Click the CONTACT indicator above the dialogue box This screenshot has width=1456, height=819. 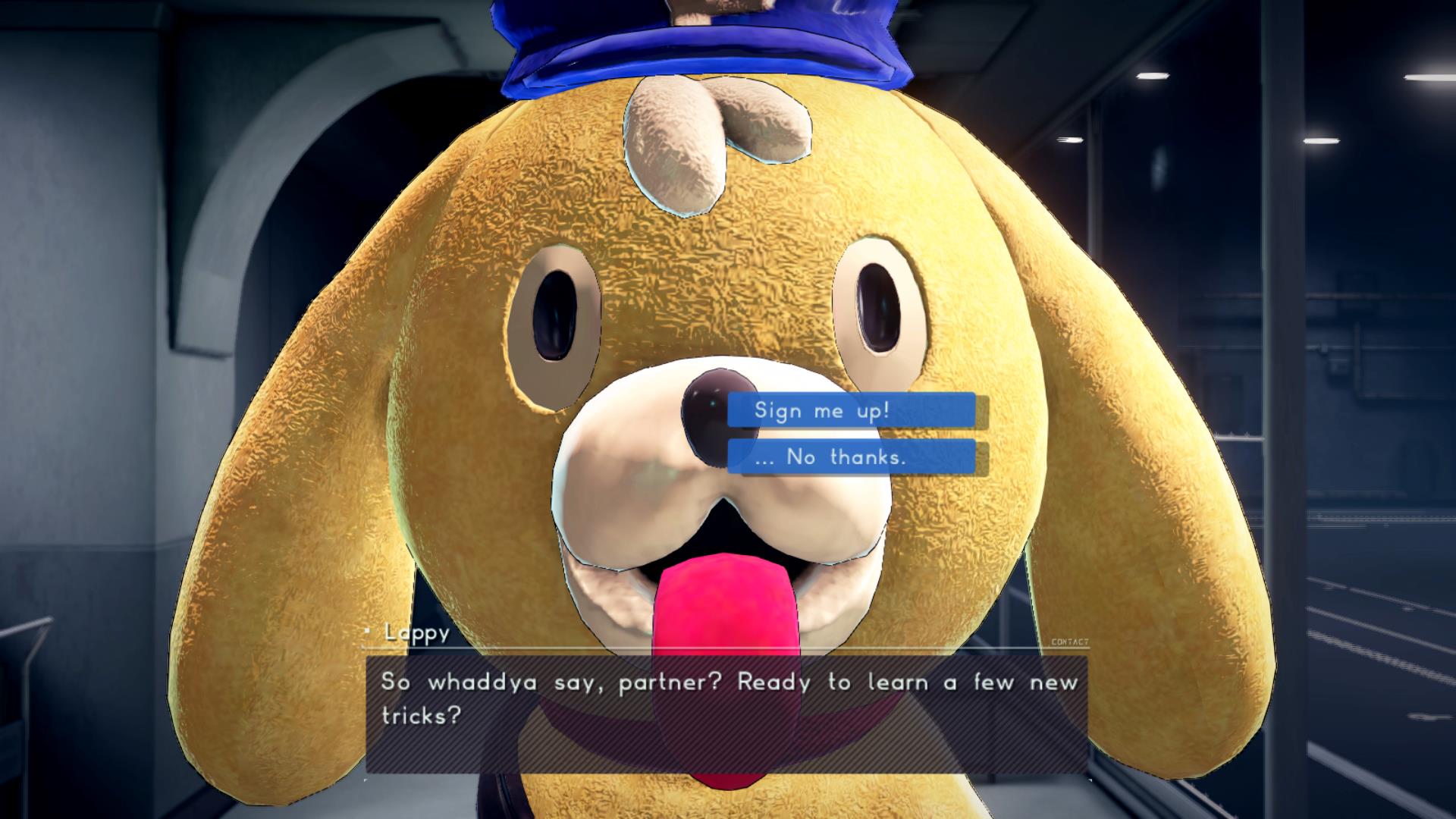(1071, 642)
